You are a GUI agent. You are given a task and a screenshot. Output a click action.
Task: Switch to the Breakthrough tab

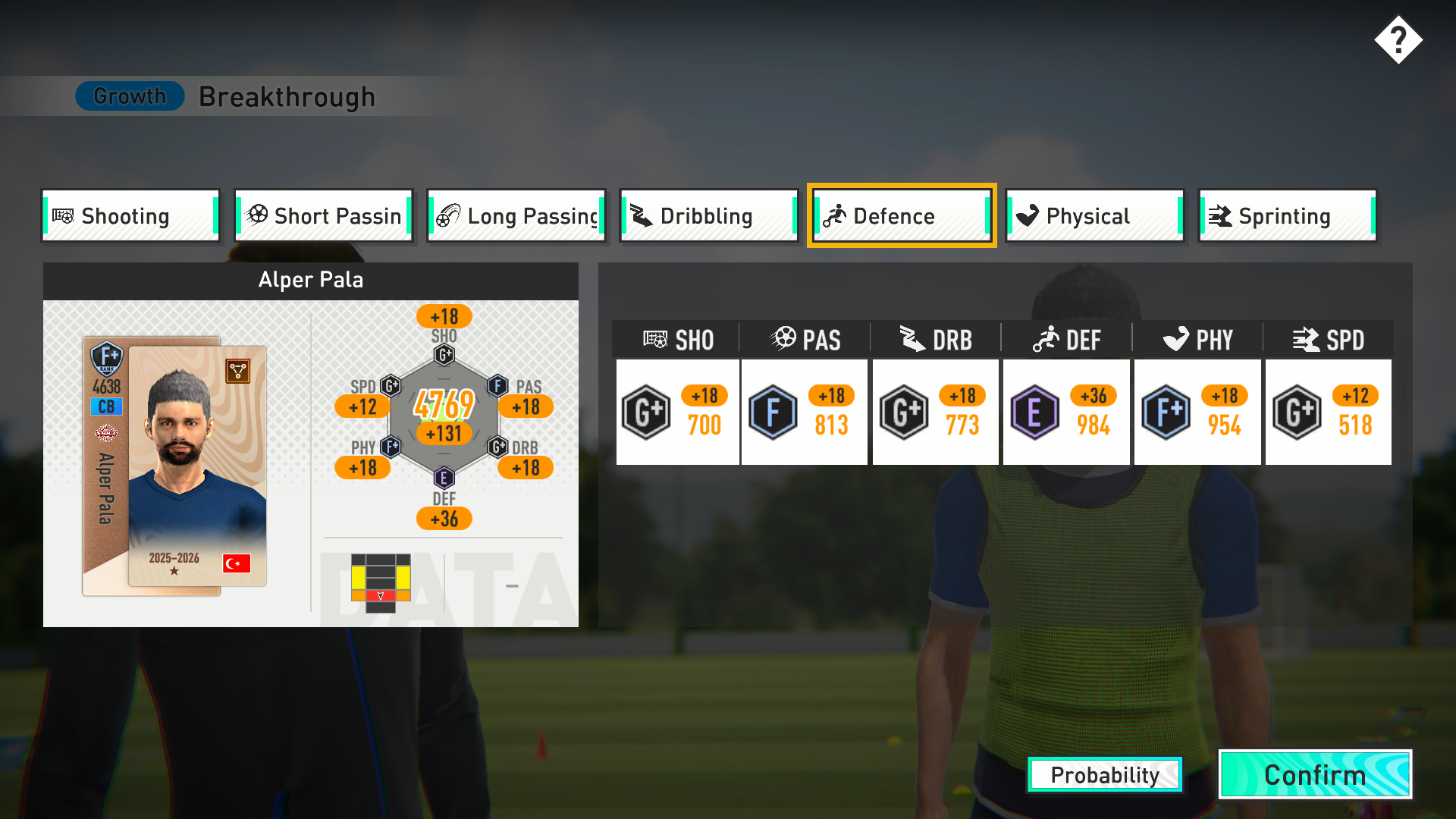[x=287, y=97]
